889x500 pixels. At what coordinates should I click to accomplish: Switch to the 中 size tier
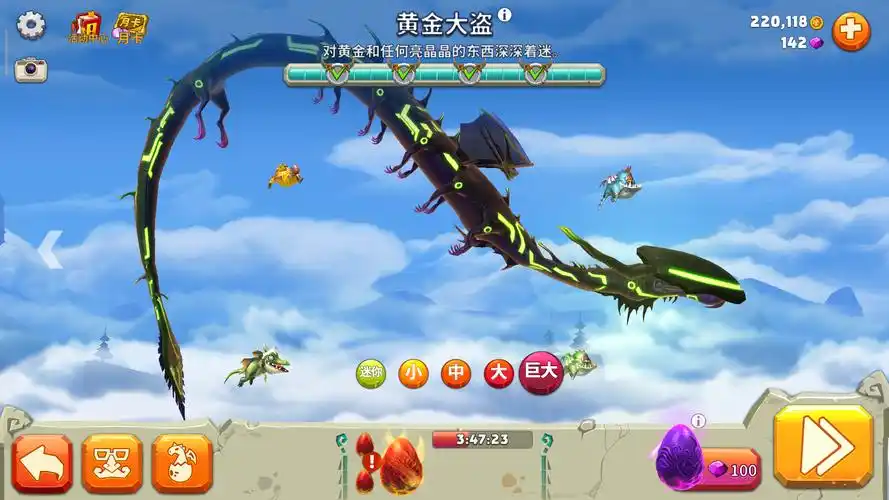click(456, 374)
